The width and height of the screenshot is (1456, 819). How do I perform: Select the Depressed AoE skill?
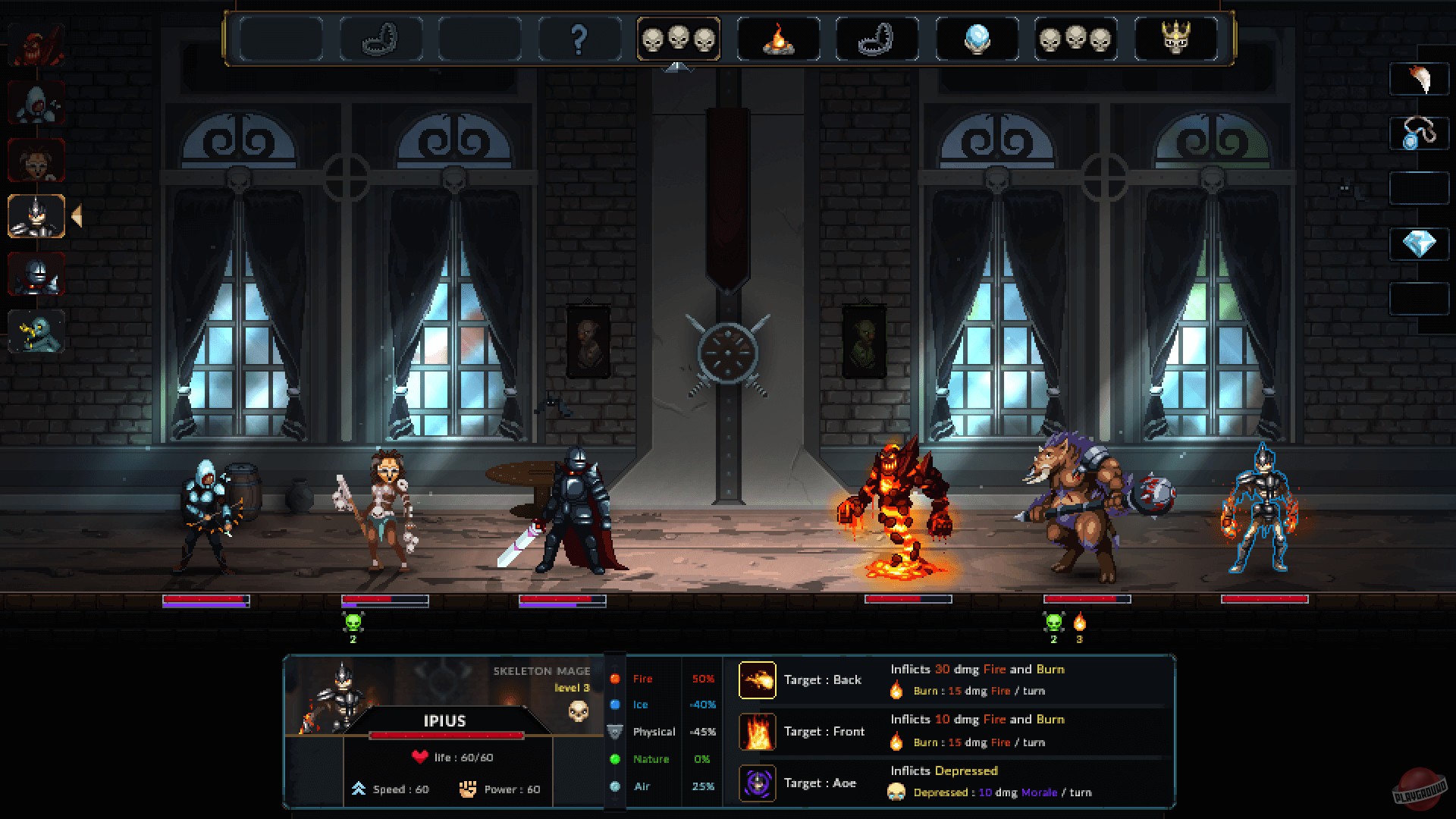pos(756,783)
